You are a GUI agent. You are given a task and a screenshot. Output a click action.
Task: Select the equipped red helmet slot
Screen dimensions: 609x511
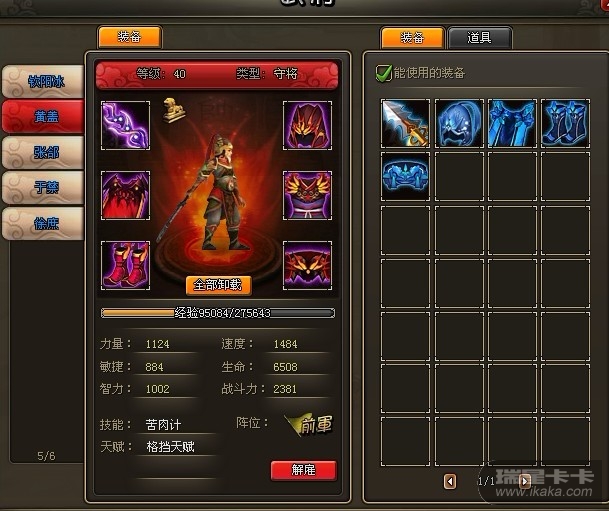tap(308, 125)
